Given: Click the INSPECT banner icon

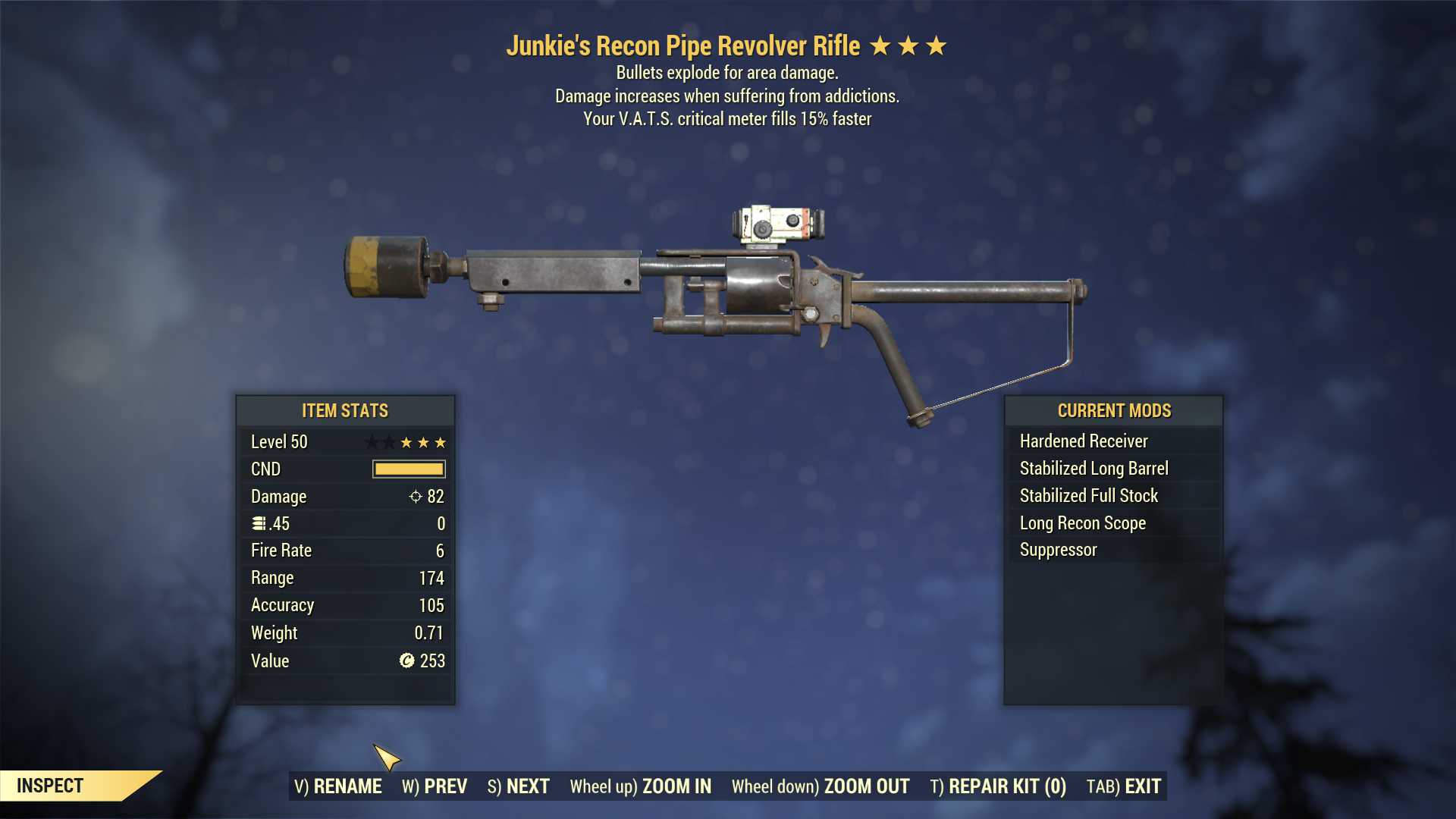Looking at the screenshot, I should 49,786.
